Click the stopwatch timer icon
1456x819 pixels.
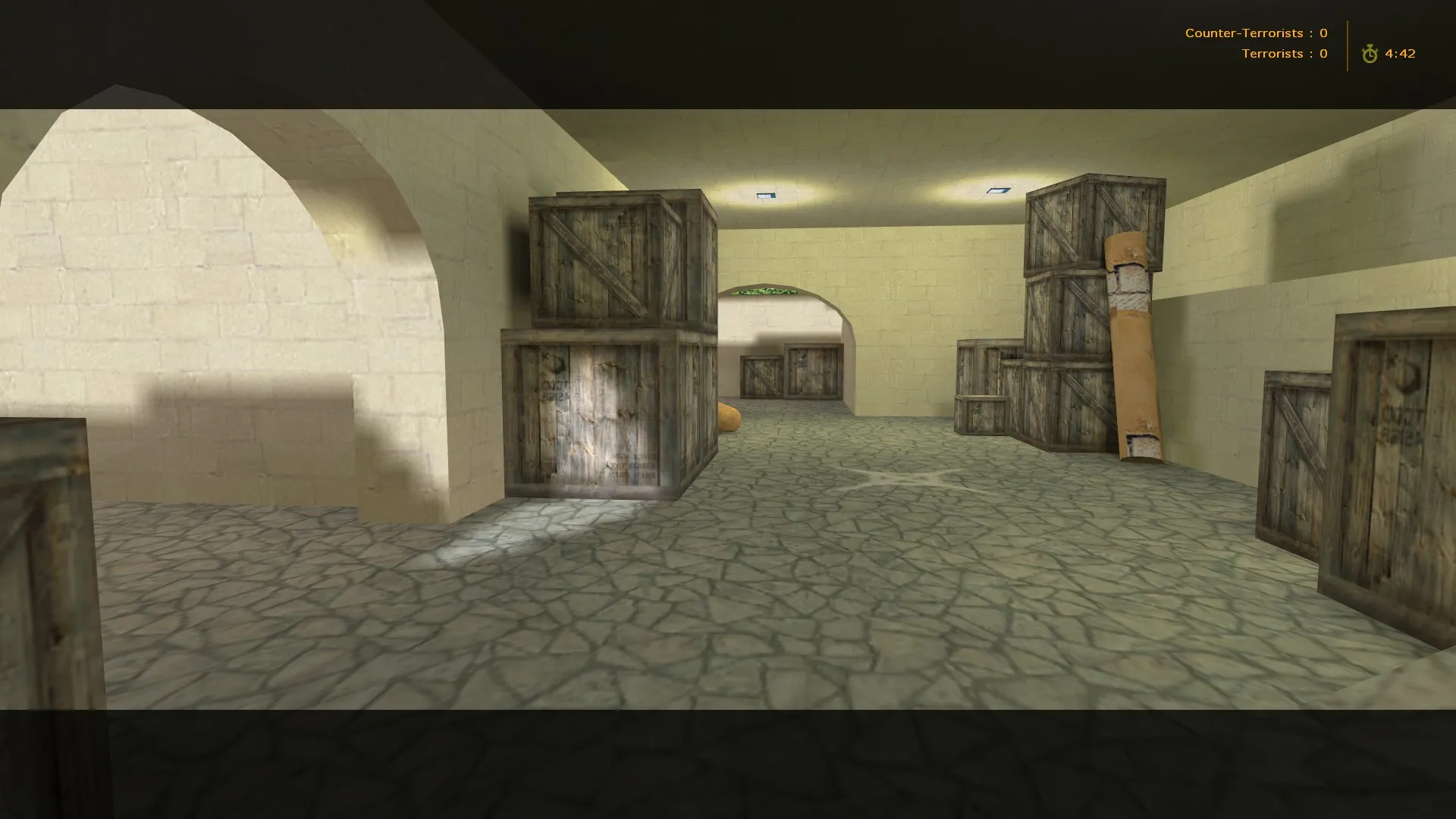[x=1370, y=54]
